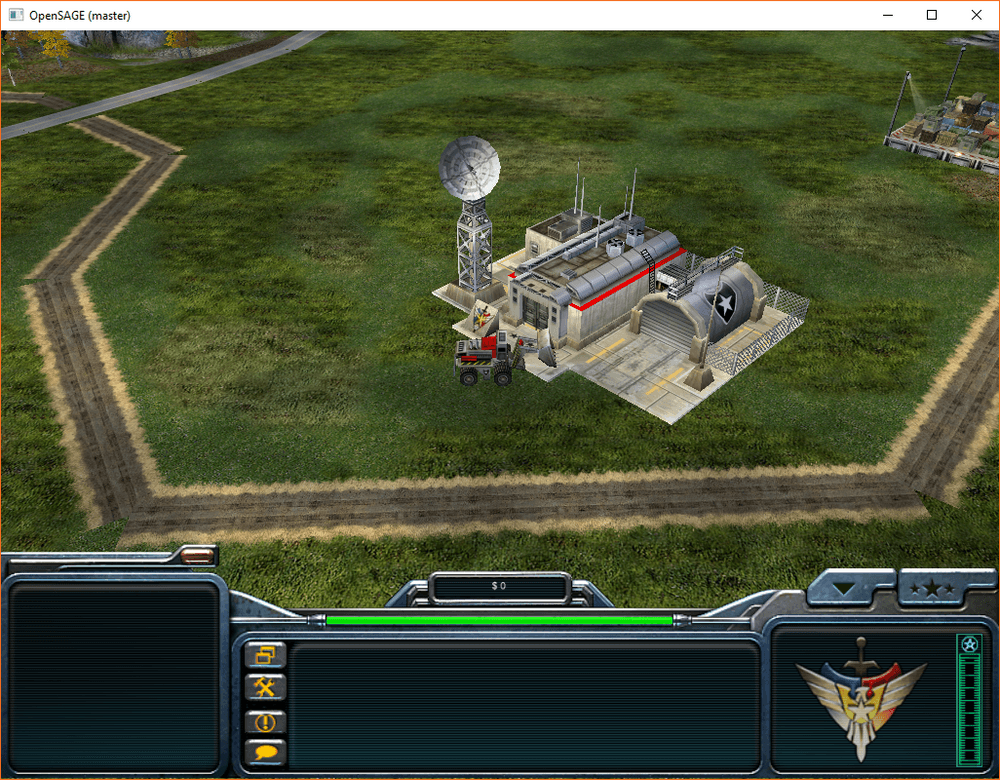This screenshot has width=1000, height=780.
Task: Maximize the OpenSAGE window
Action: pos(931,15)
